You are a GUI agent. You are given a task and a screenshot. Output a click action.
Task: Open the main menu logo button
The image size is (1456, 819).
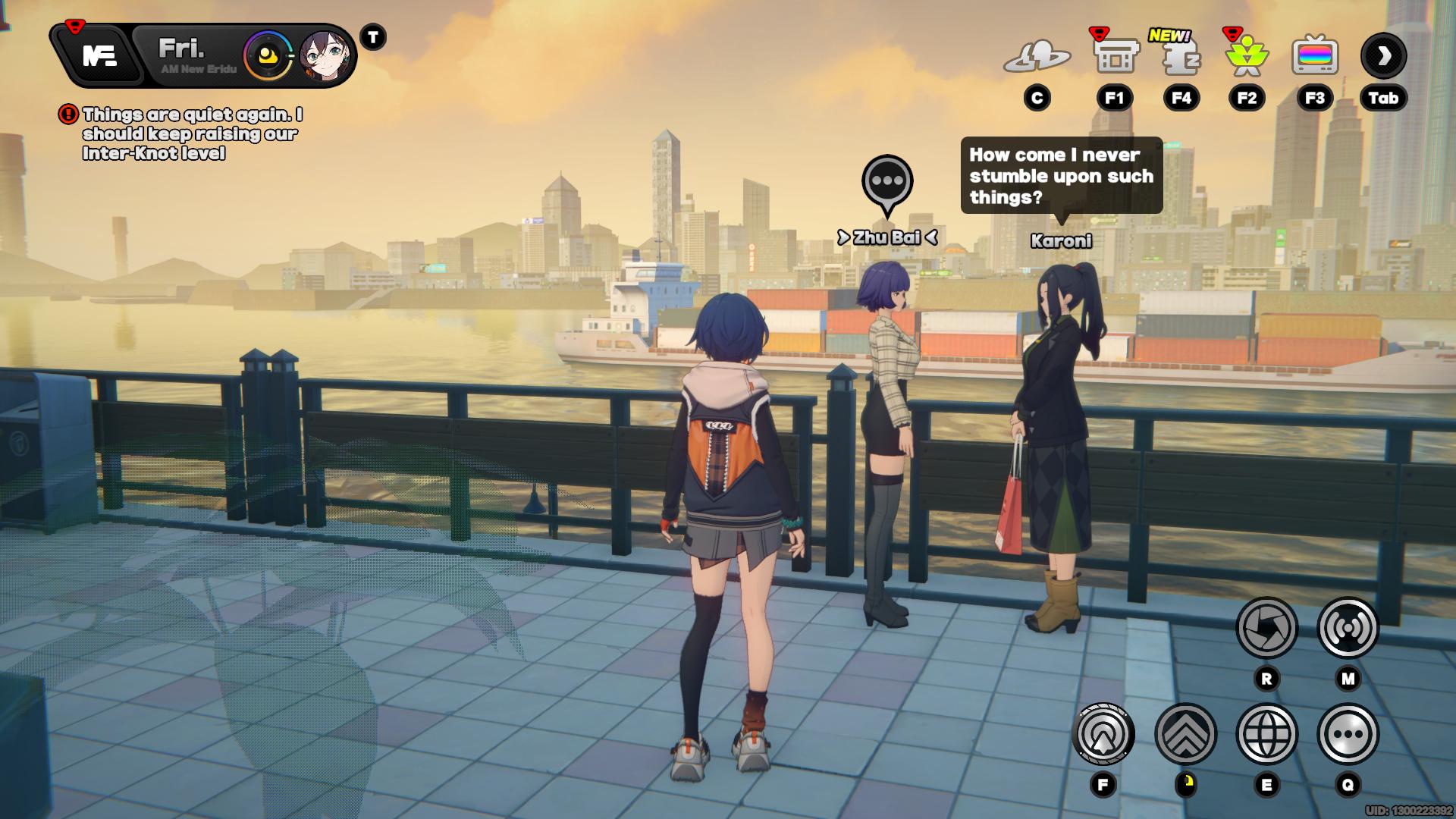pyautogui.click(x=99, y=55)
